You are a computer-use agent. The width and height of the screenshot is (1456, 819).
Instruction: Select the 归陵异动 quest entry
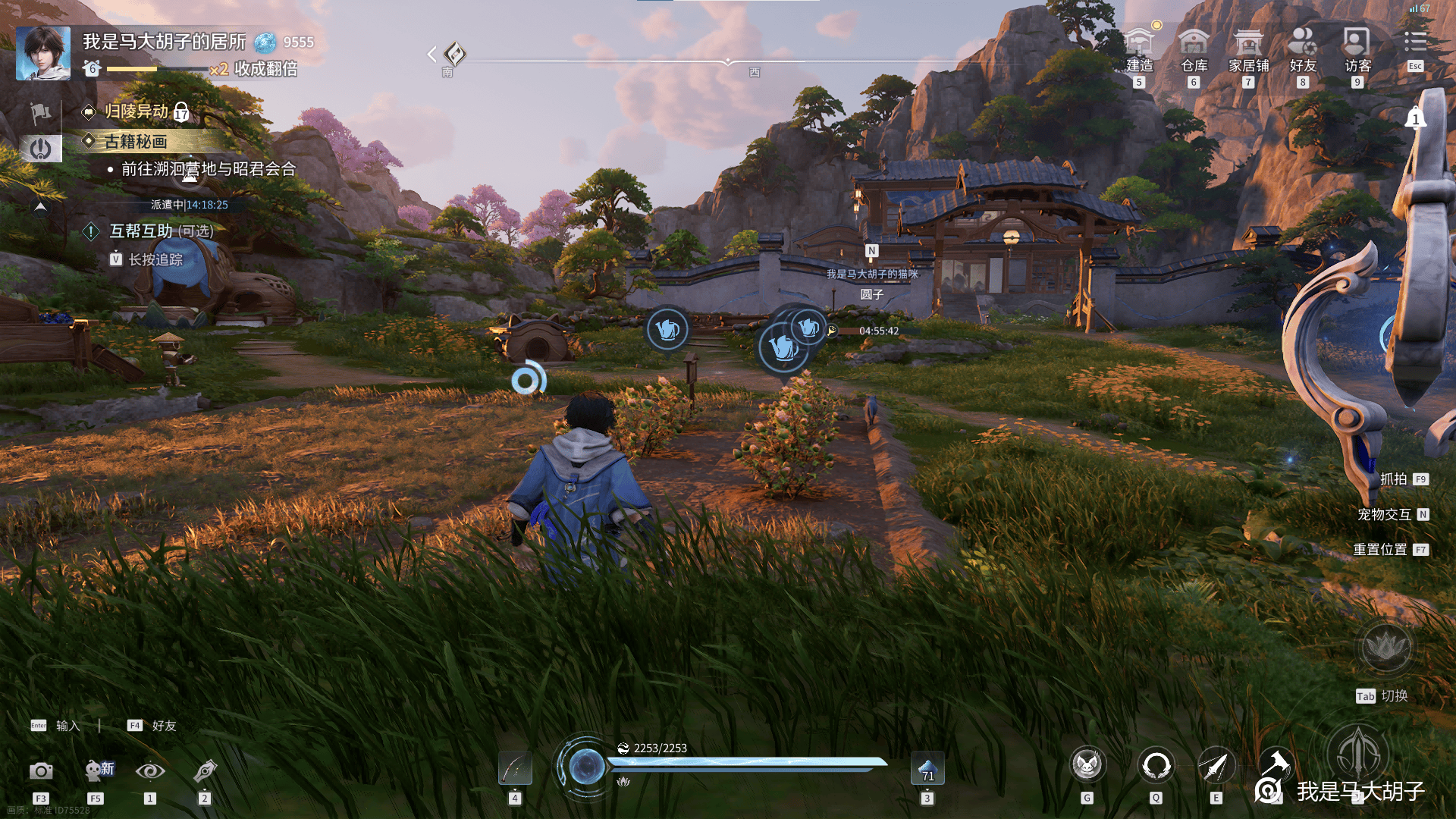point(136,111)
